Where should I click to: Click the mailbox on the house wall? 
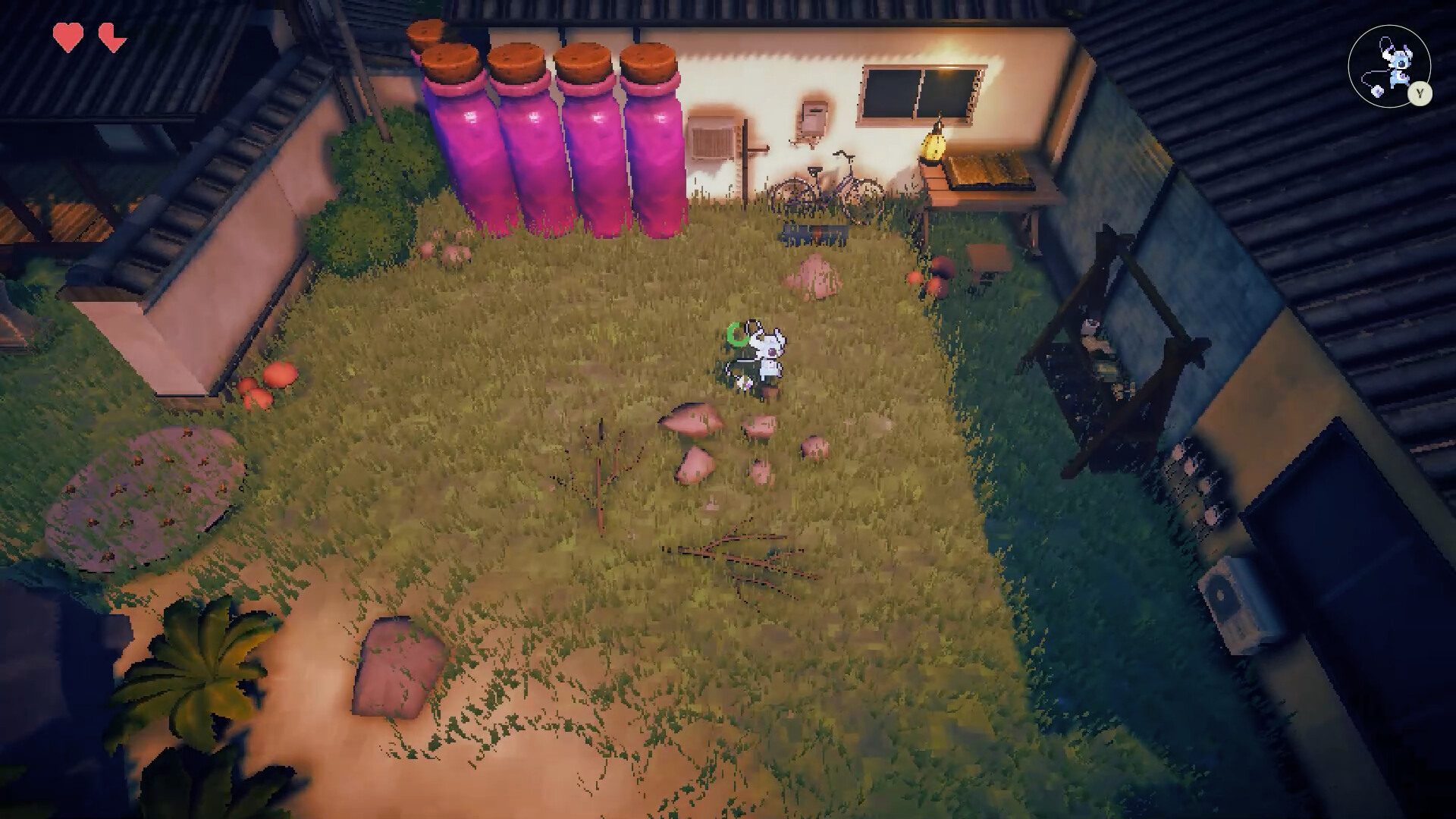pyautogui.click(x=814, y=118)
